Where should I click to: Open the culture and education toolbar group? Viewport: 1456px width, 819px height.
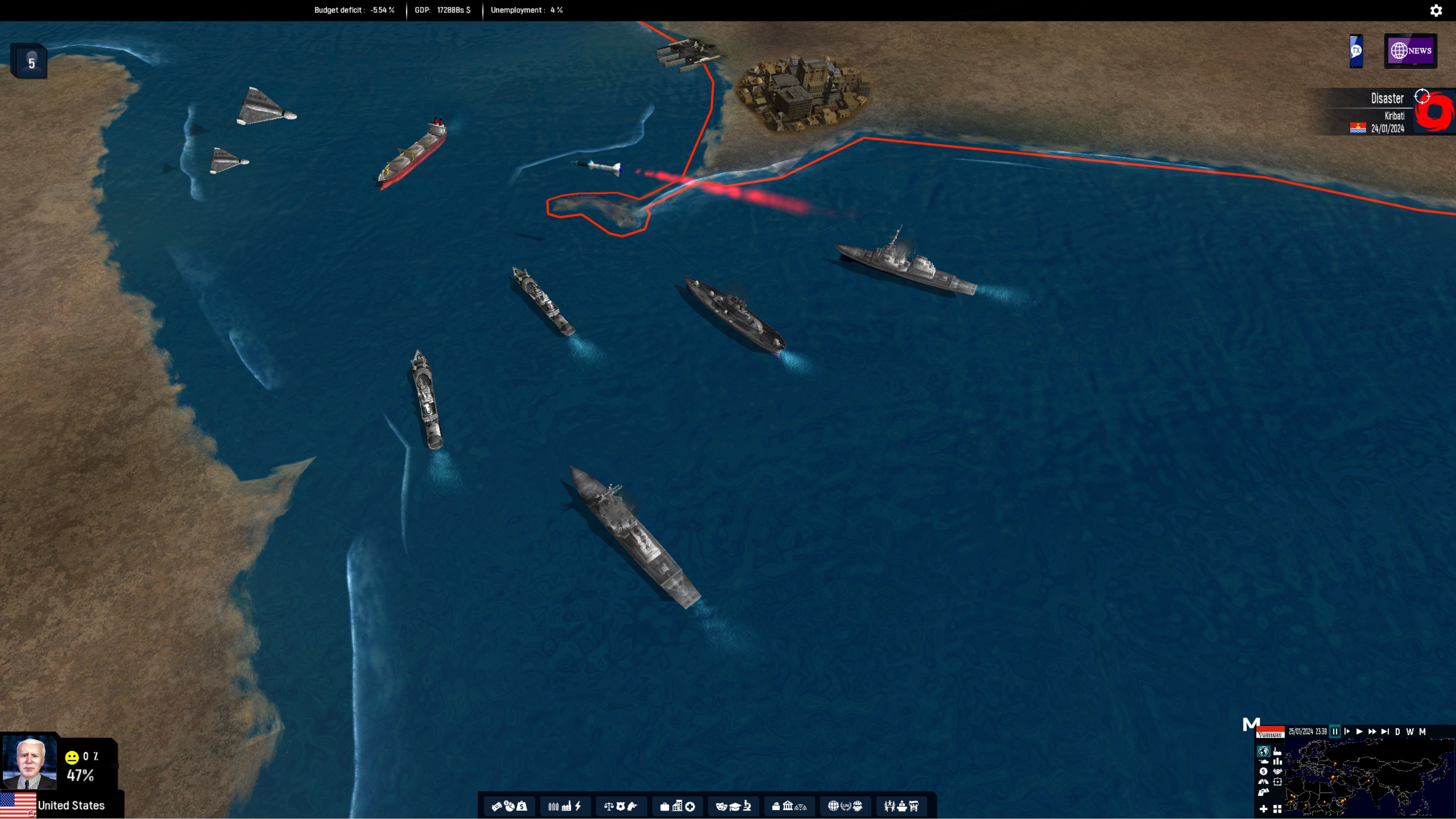click(733, 806)
